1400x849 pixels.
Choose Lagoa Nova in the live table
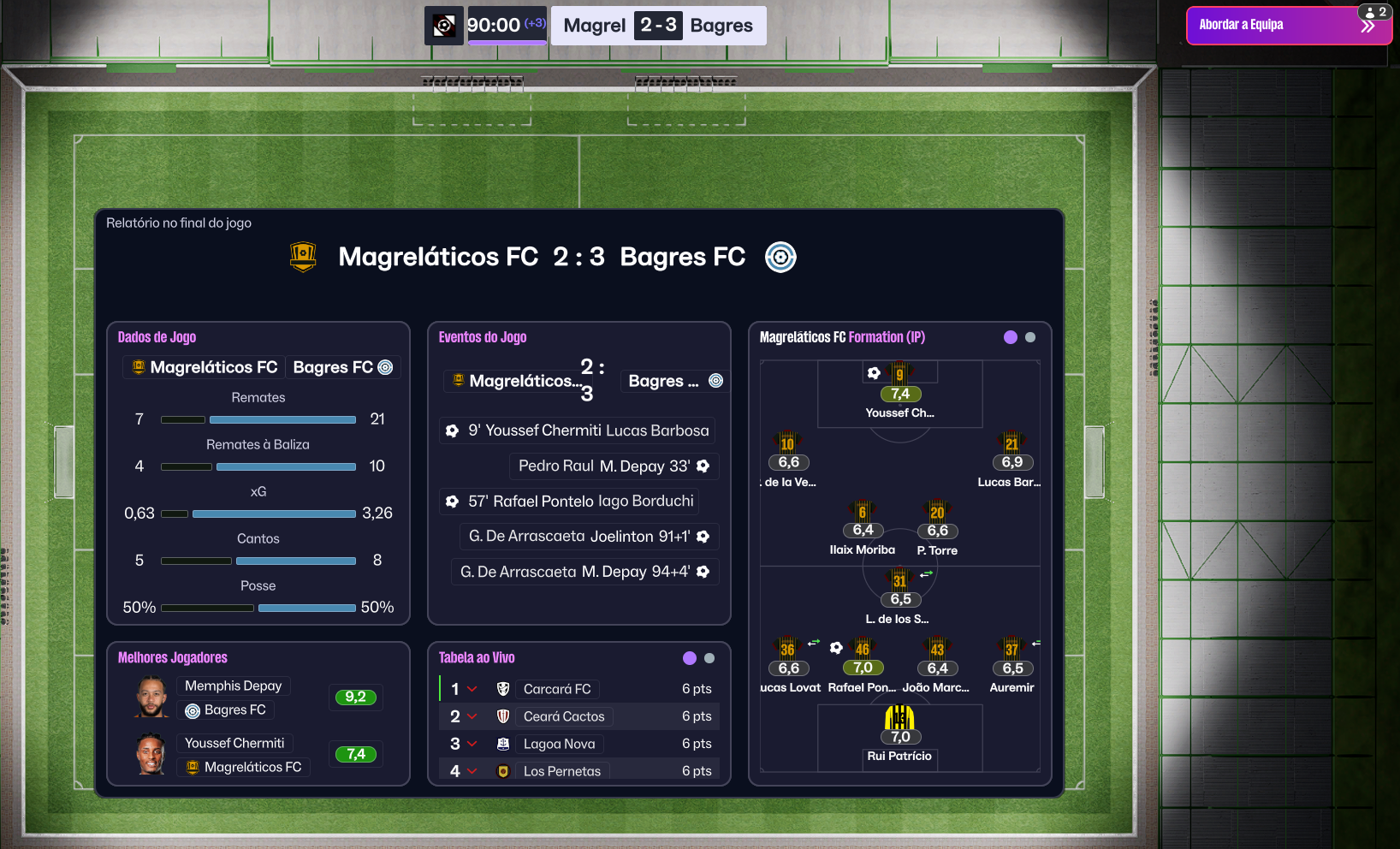[x=559, y=744]
